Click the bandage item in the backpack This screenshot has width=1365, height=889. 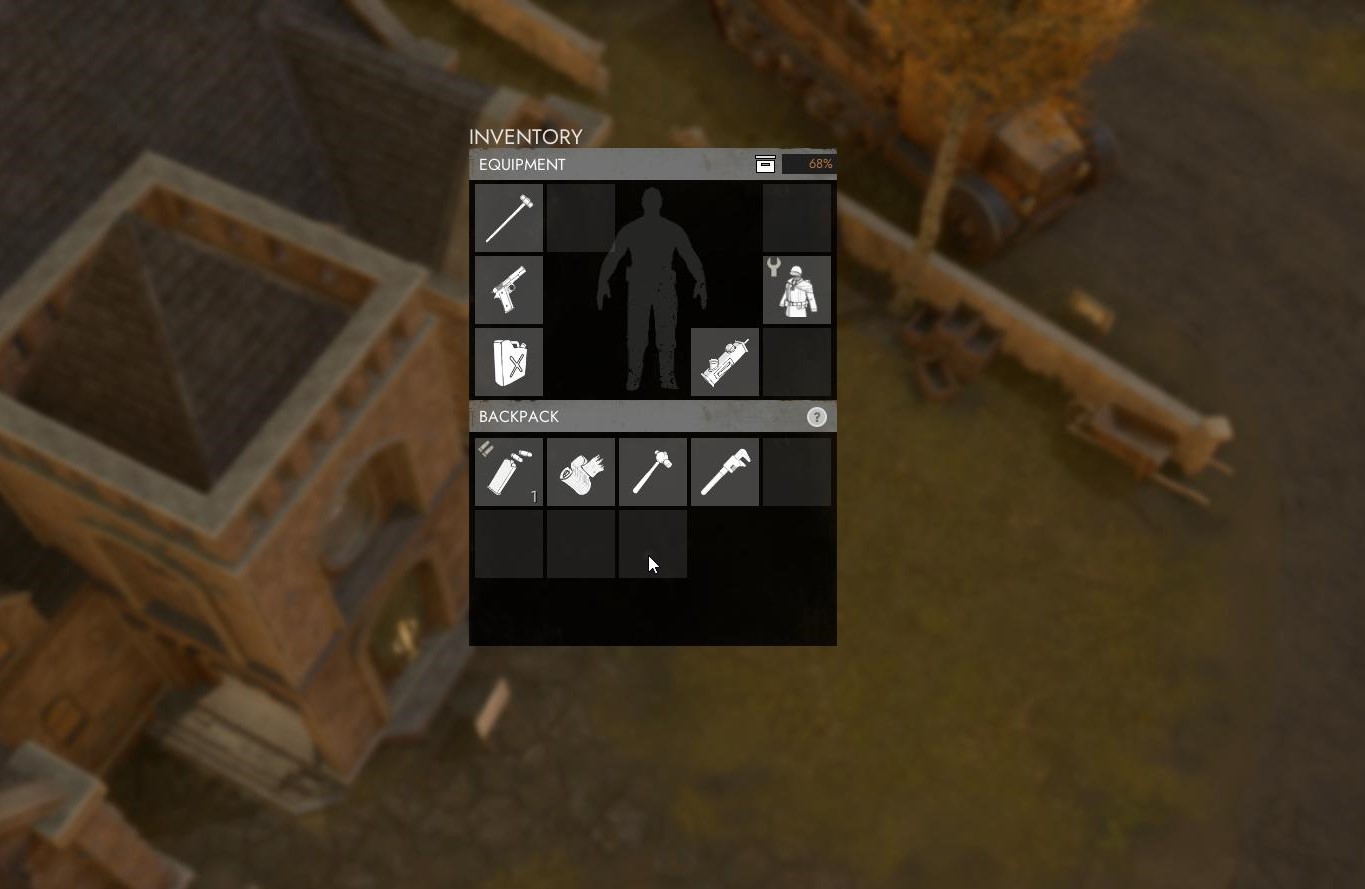580,471
